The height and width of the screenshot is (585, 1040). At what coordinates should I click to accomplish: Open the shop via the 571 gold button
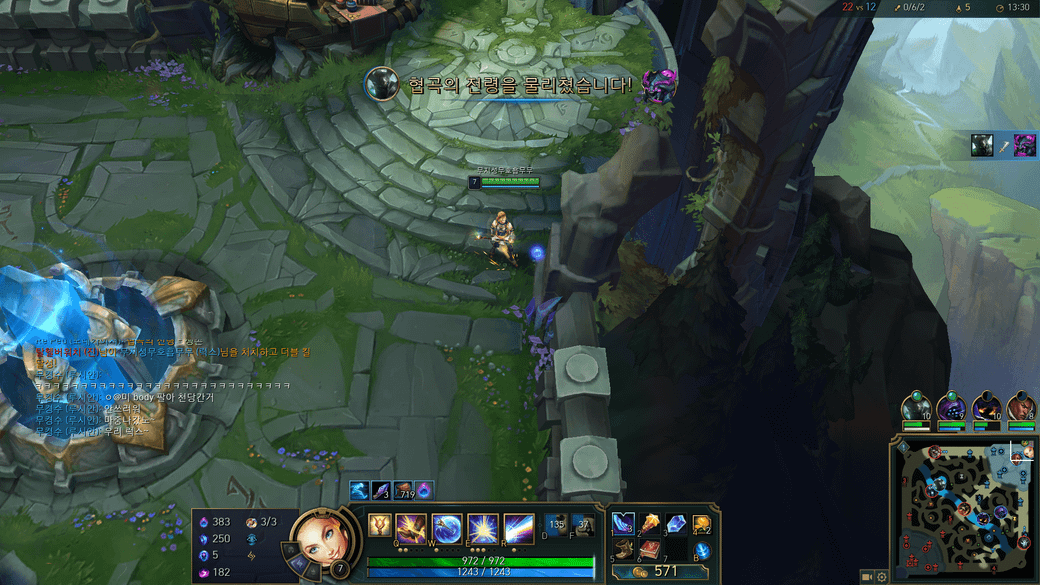(x=659, y=572)
